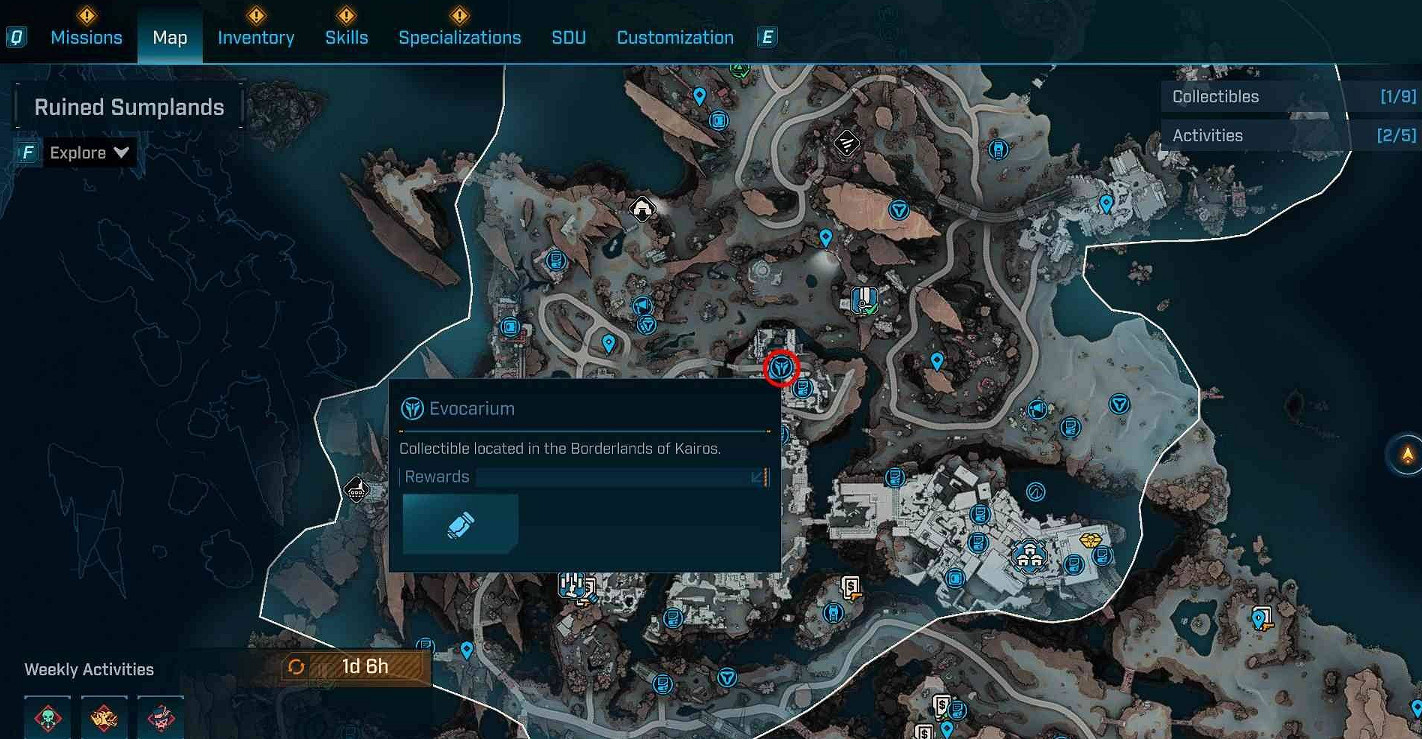Screen dimensions: 1422x739
Task: Switch to the Missions tab
Action: click(x=86, y=38)
